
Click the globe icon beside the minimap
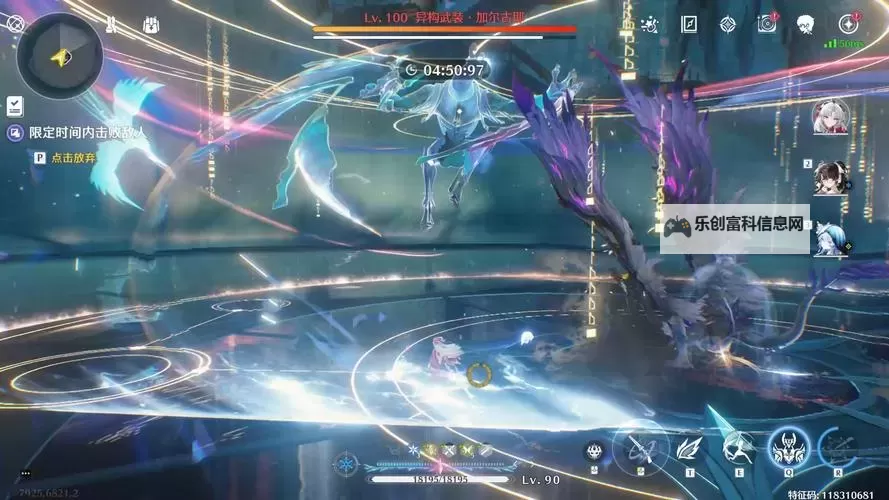tap(15, 23)
